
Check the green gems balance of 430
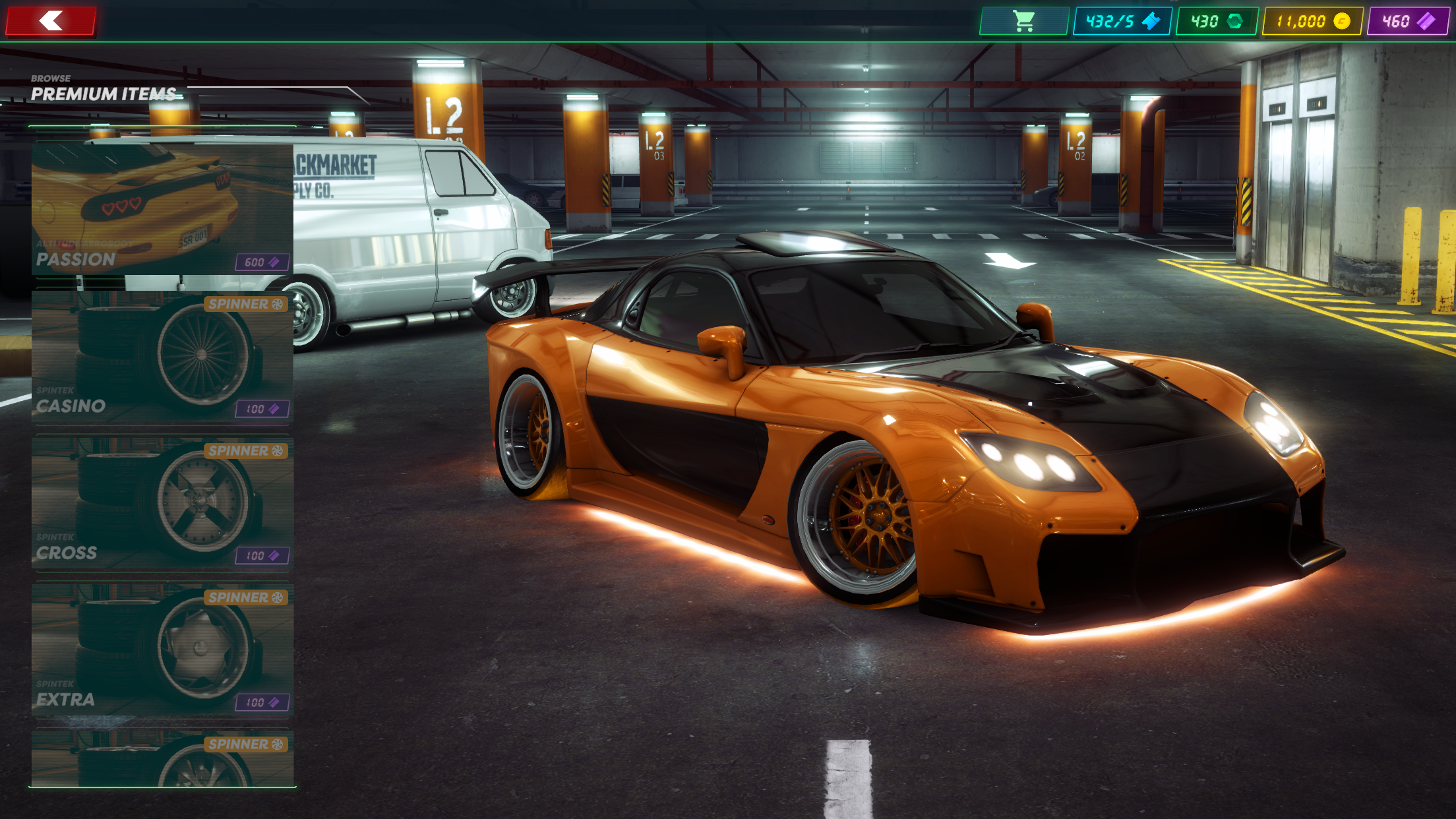click(1215, 20)
